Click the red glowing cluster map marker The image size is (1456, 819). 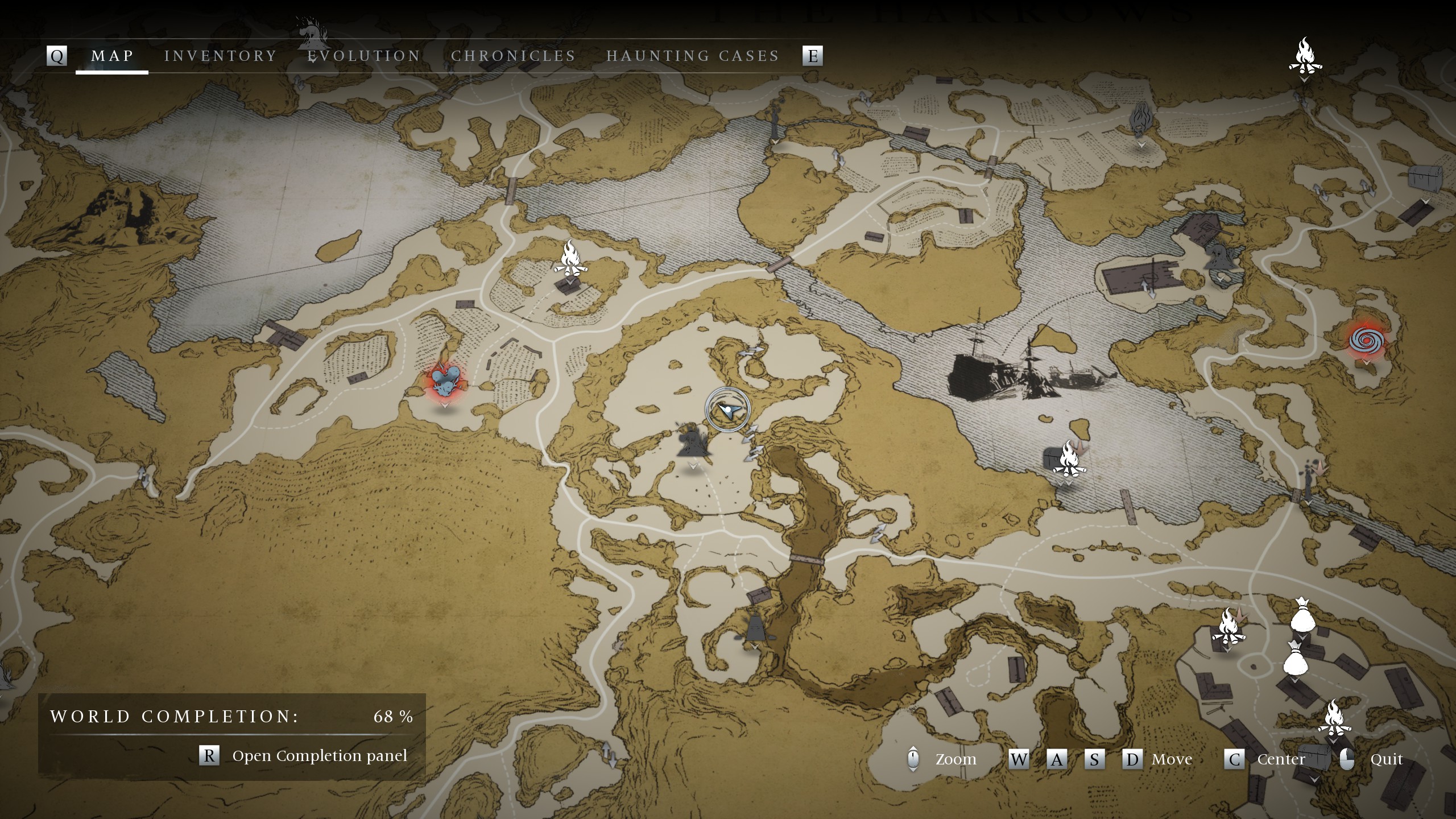445,382
